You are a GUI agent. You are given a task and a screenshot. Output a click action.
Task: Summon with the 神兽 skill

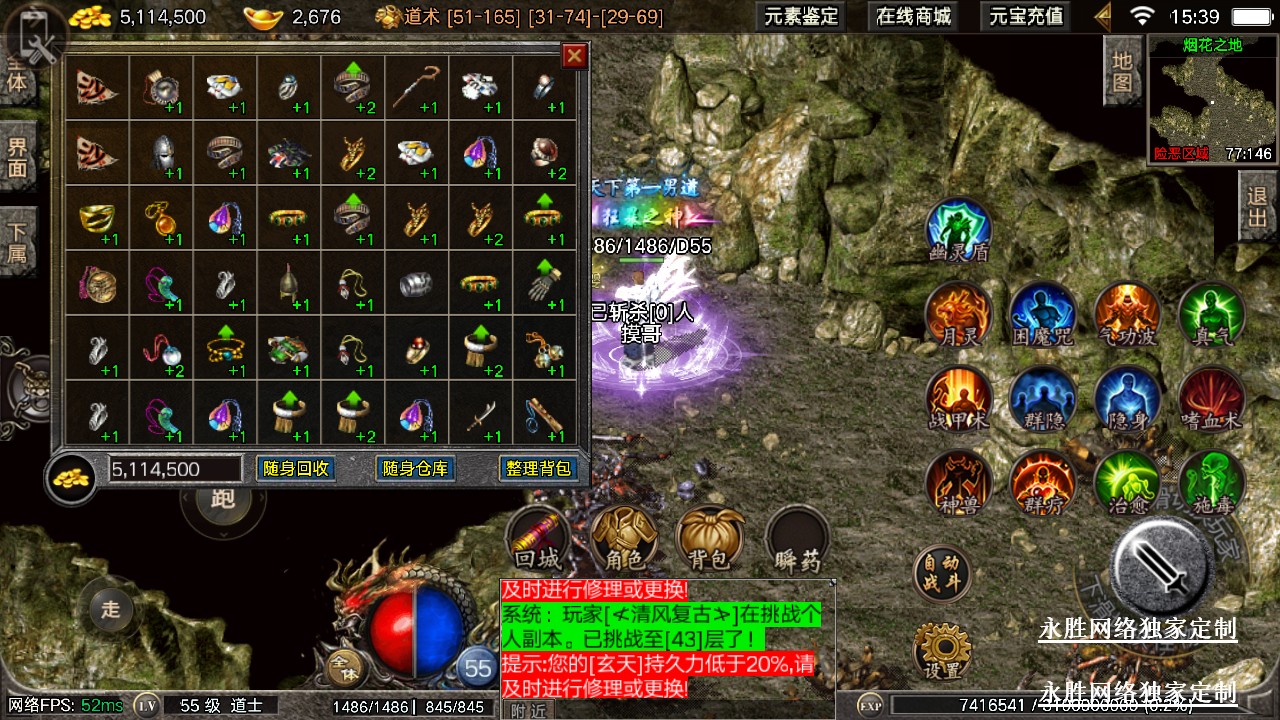point(958,483)
